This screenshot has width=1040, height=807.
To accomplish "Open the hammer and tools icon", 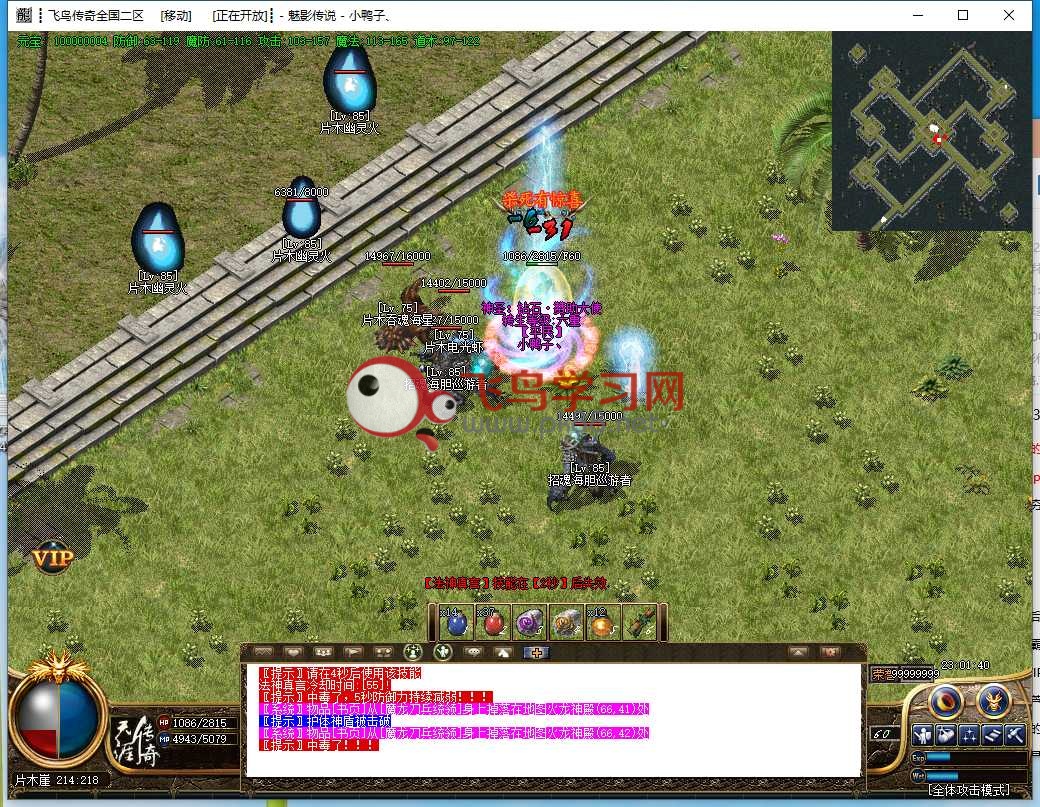I will (x=1015, y=735).
